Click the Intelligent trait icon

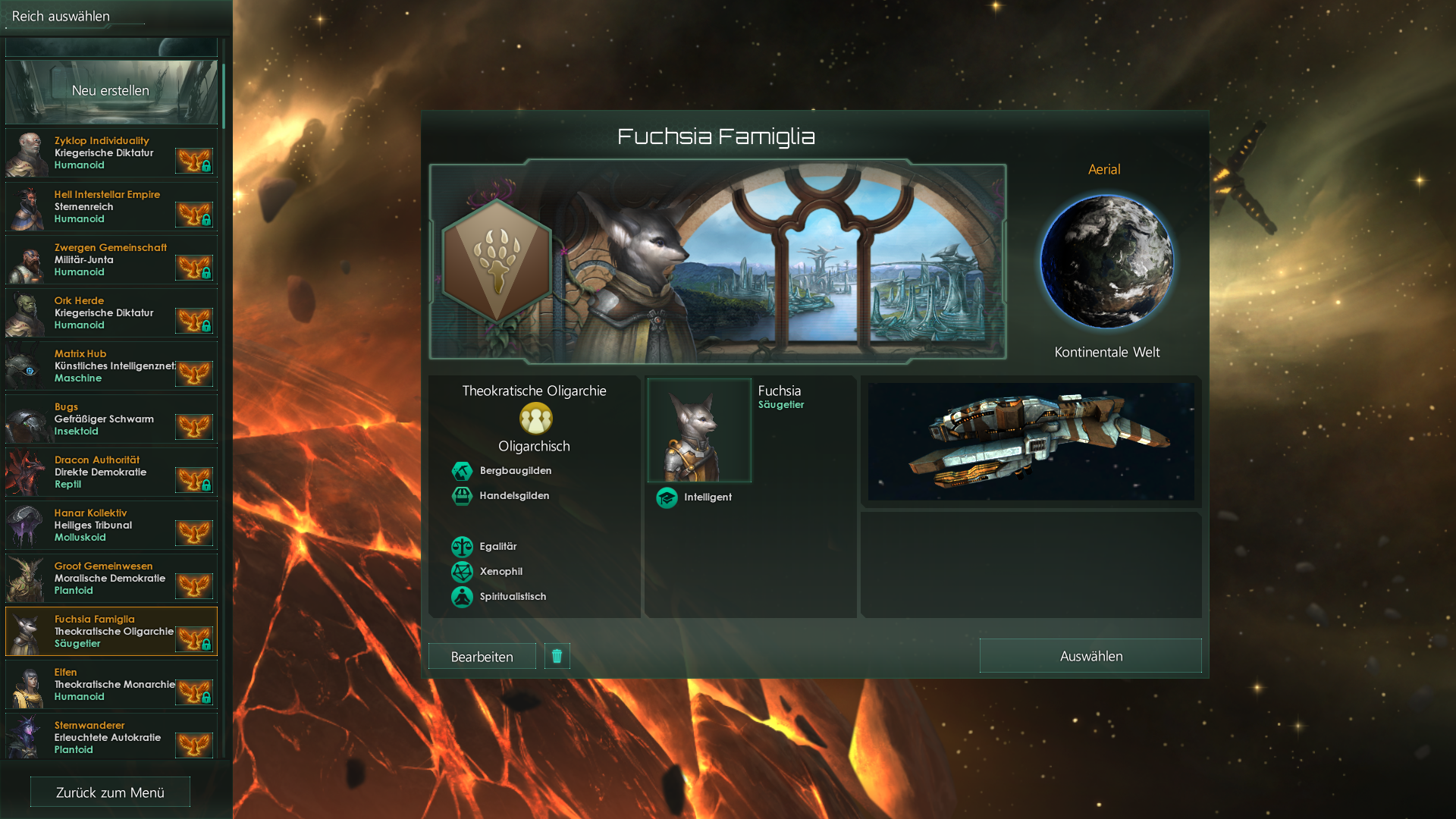click(667, 497)
